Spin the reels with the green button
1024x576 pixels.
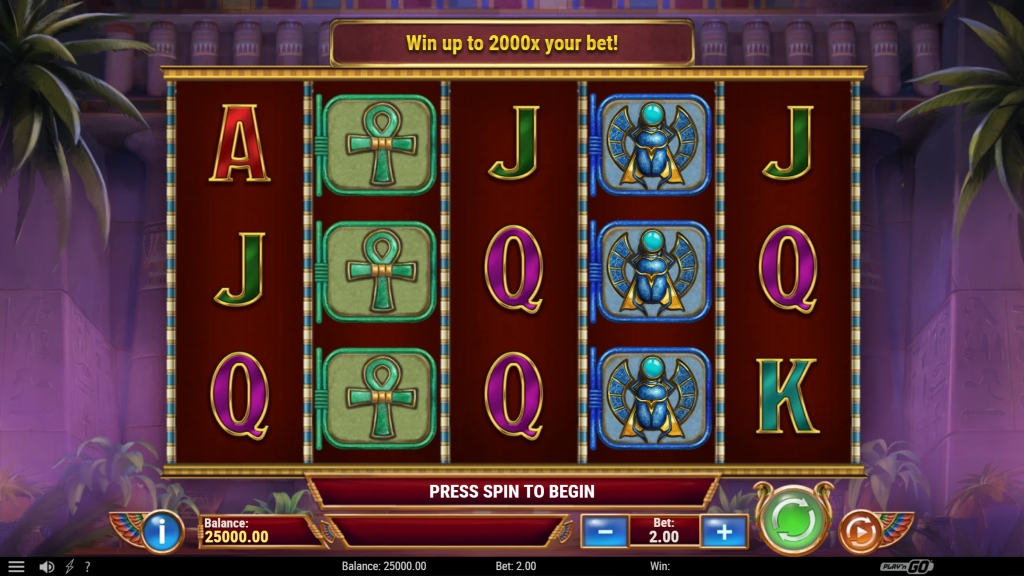tap(792, 520)
